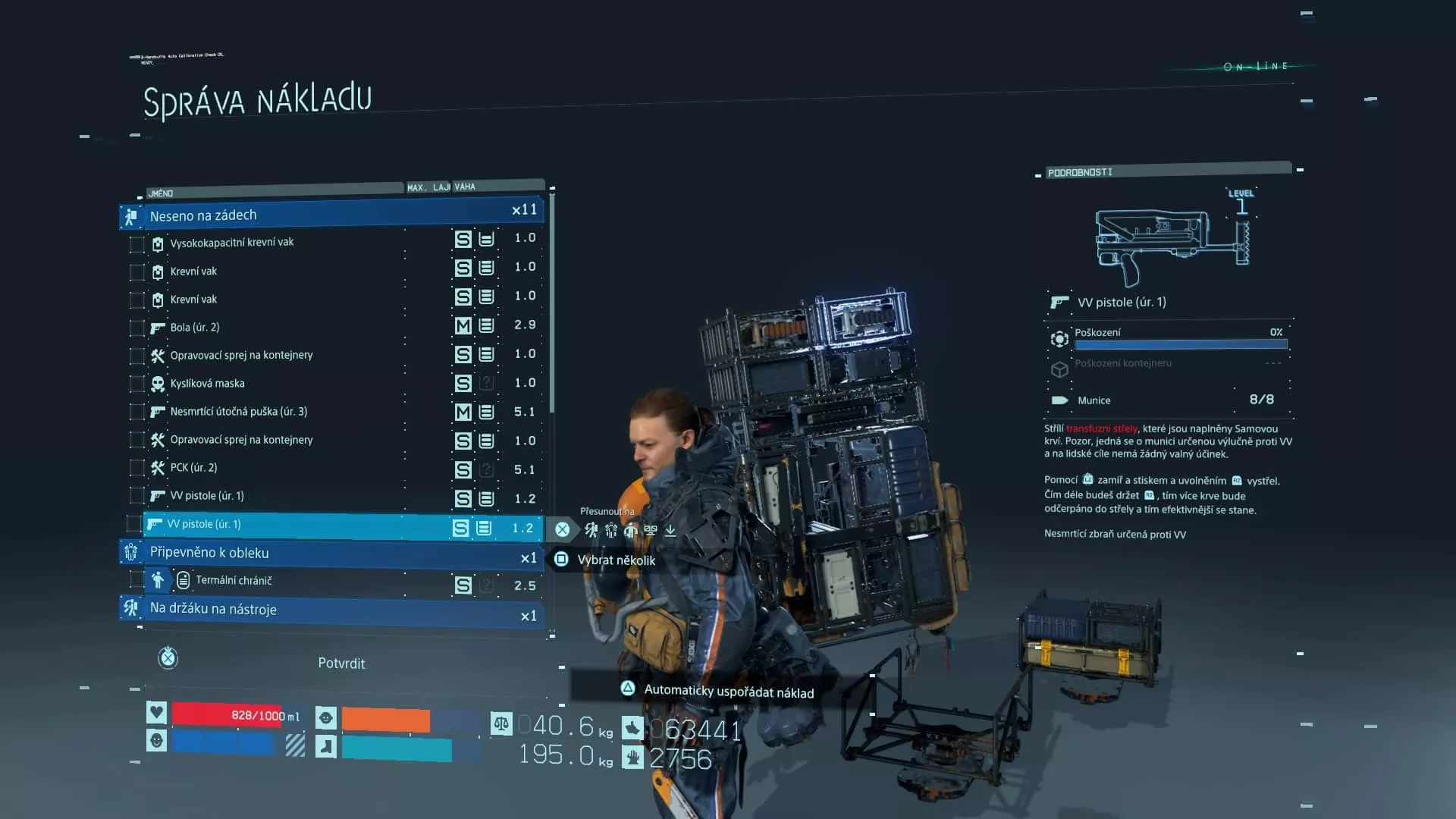Click the weight scale icon near 40.6 kg
Image resolution: width=1456 pixels, height=819 pixels.
[x=500, y=726]
